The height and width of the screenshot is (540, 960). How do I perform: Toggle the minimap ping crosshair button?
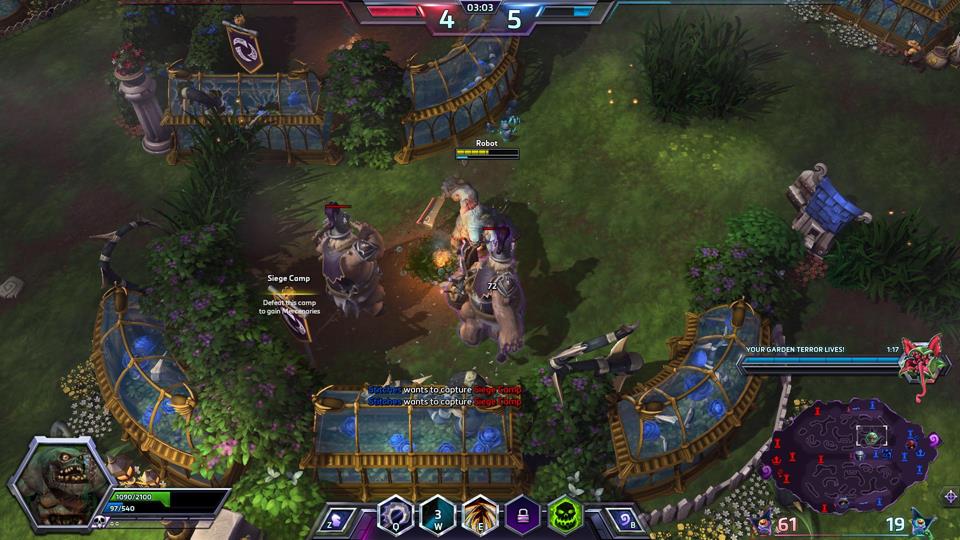949,496
